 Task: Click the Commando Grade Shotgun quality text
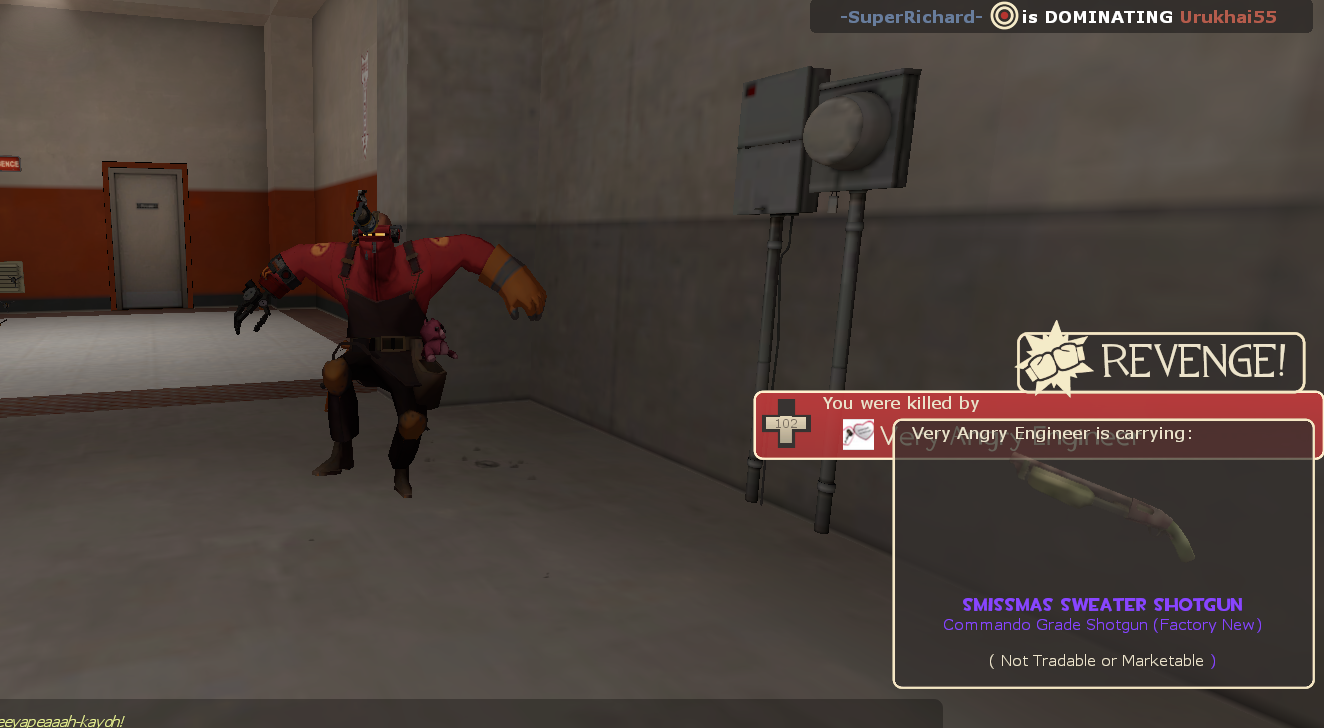1101,624
